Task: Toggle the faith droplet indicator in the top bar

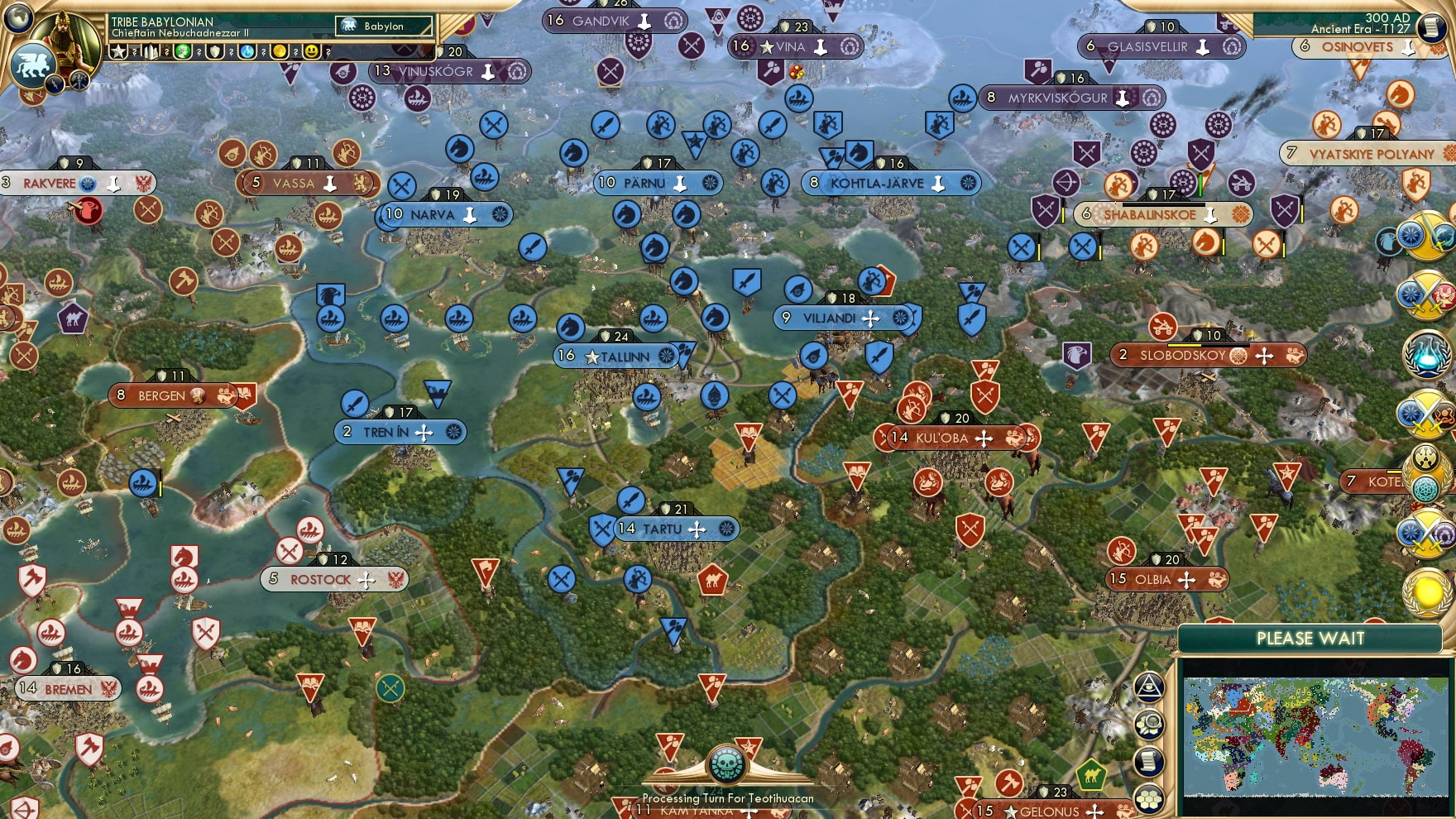Action: coord(247,51)
